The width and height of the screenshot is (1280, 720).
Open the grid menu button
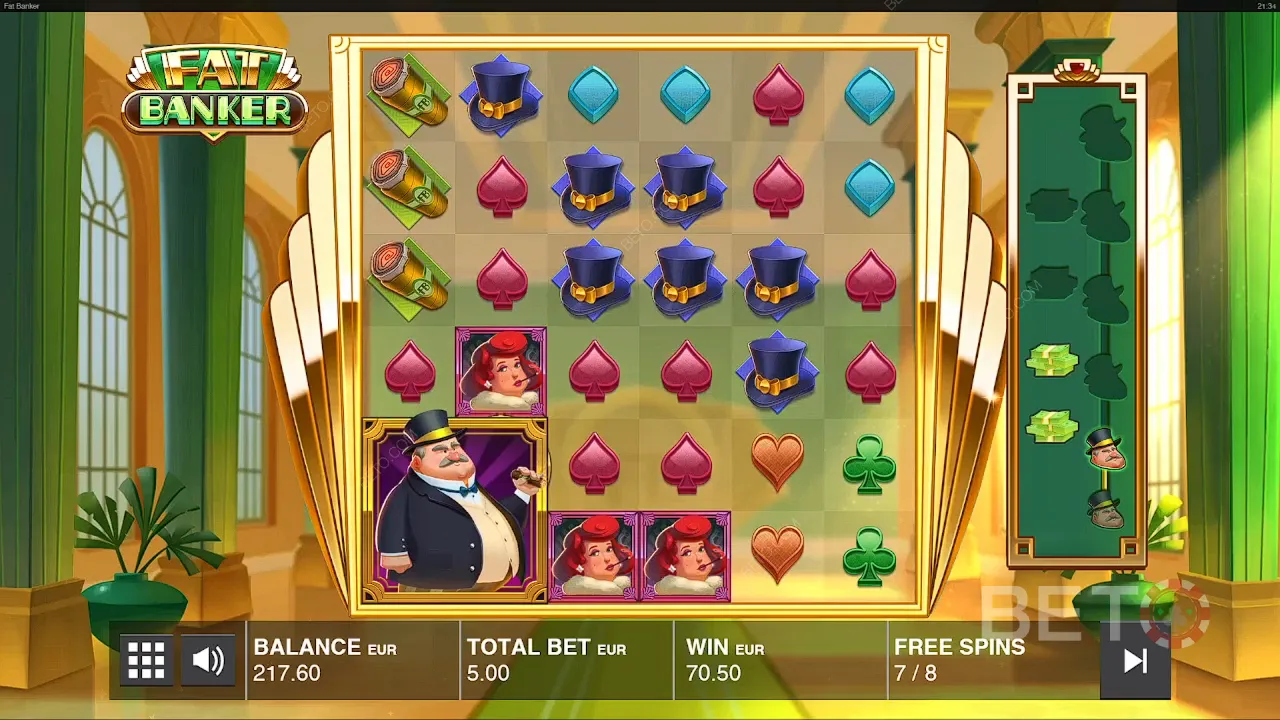point(146,660)
